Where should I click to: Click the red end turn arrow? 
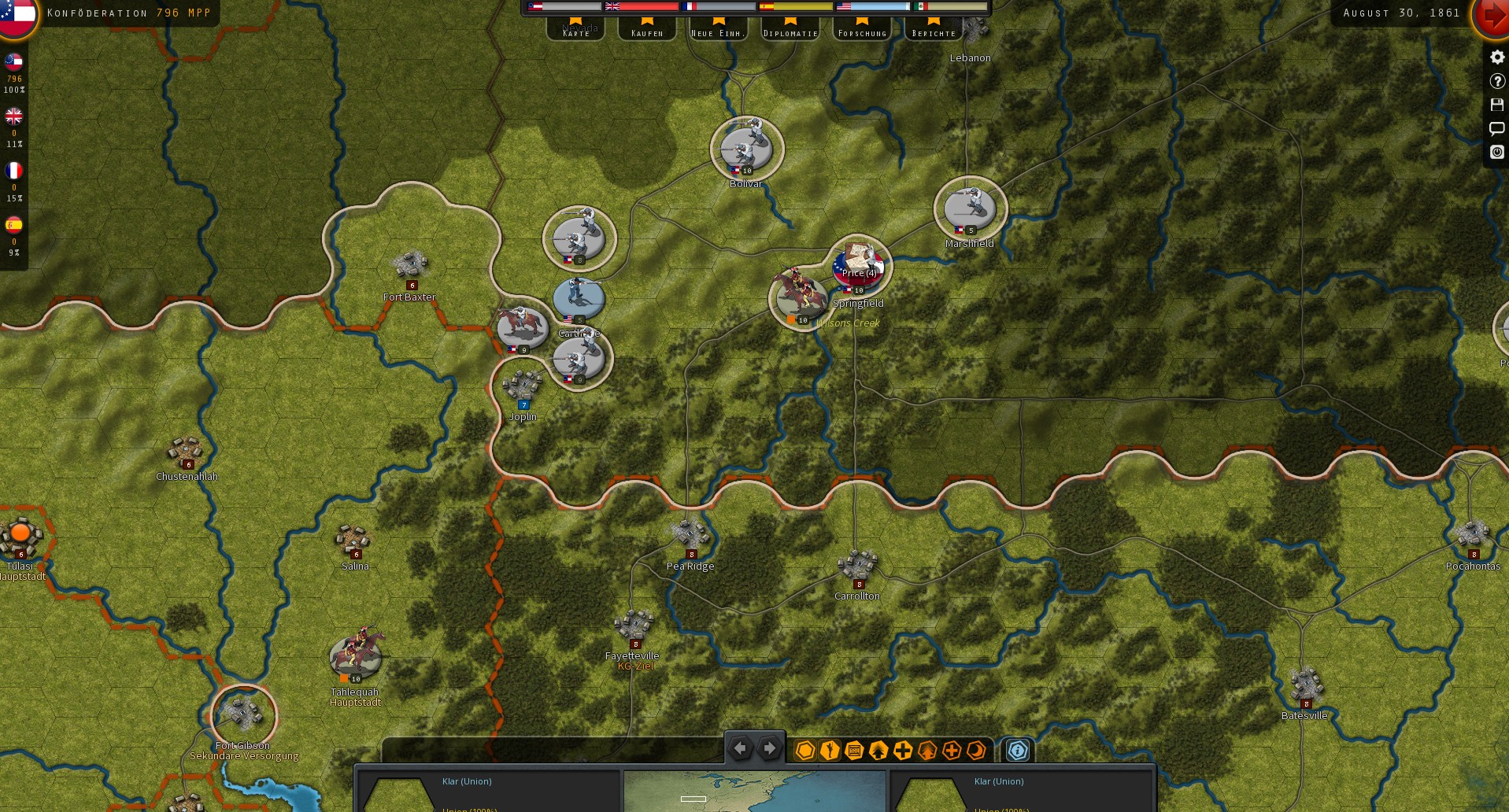pos(1494,13)
